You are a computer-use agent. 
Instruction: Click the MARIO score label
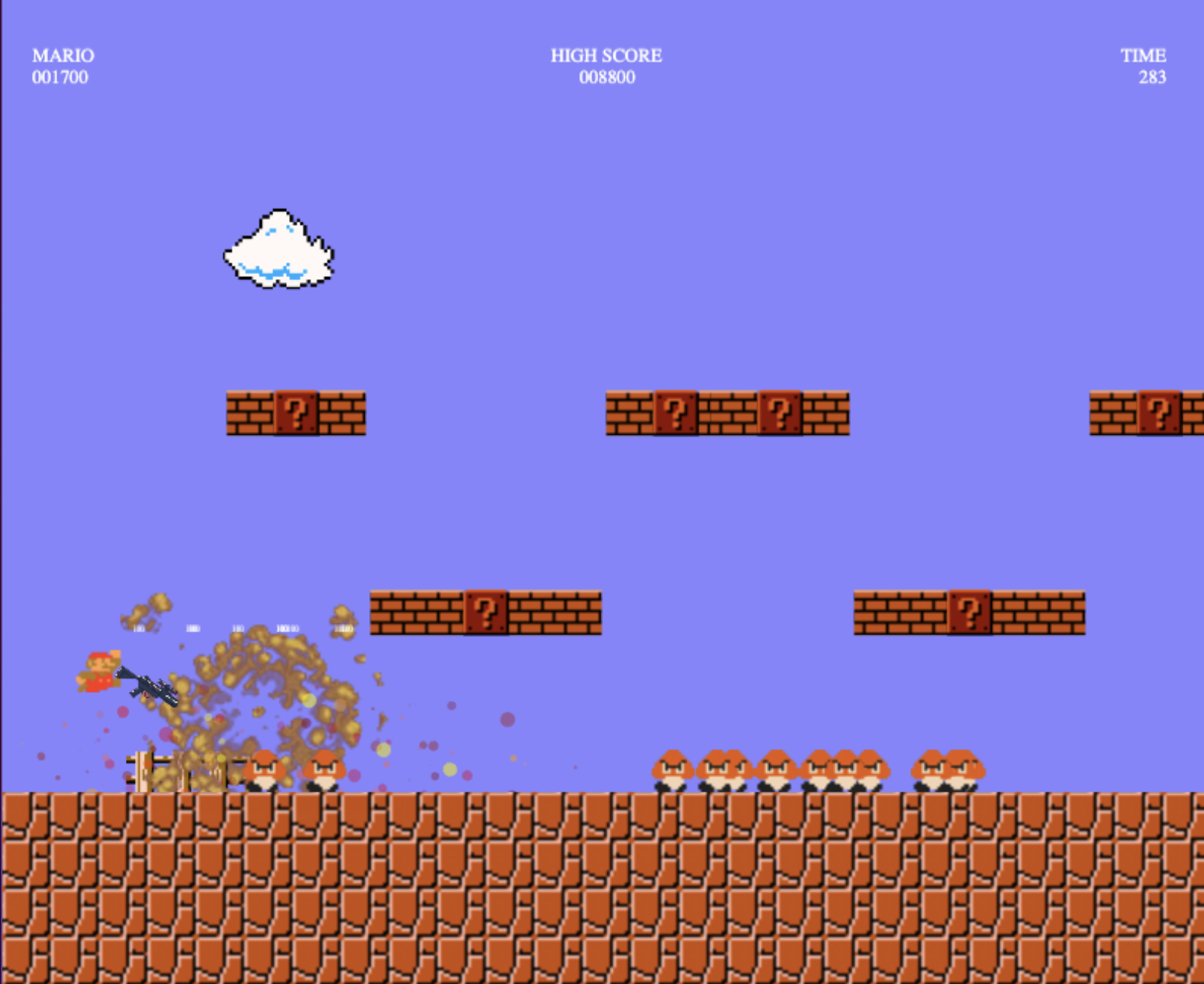click(61, 55)
